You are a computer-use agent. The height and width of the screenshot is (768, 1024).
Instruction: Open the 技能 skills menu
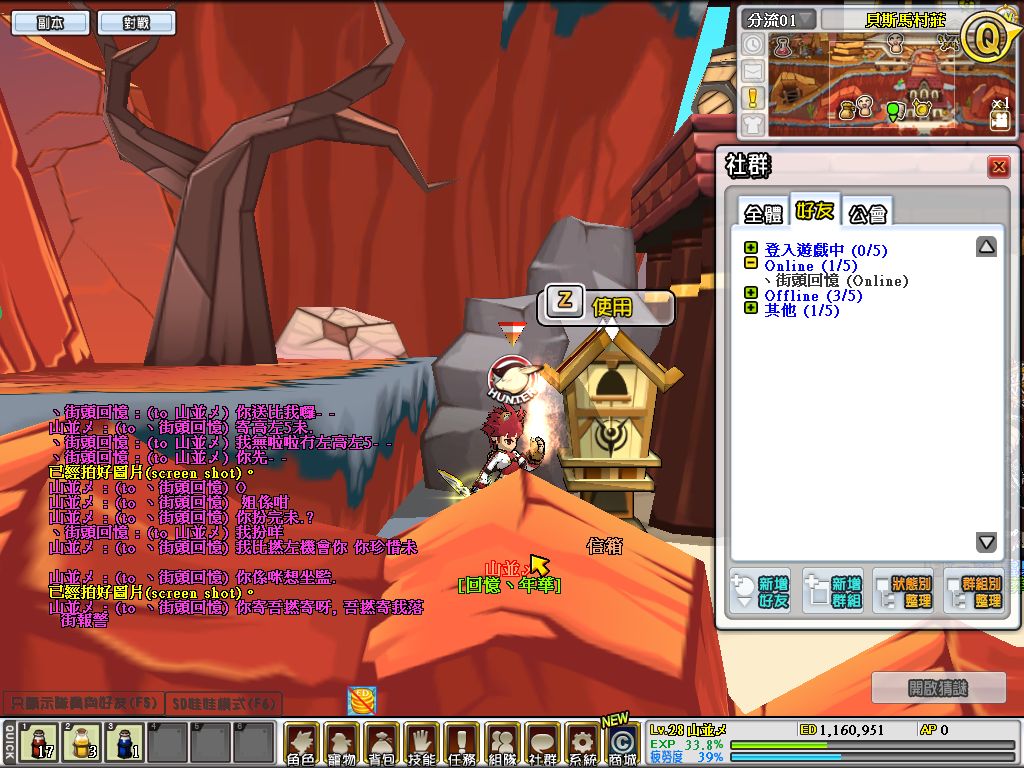[x=421, y=745]
